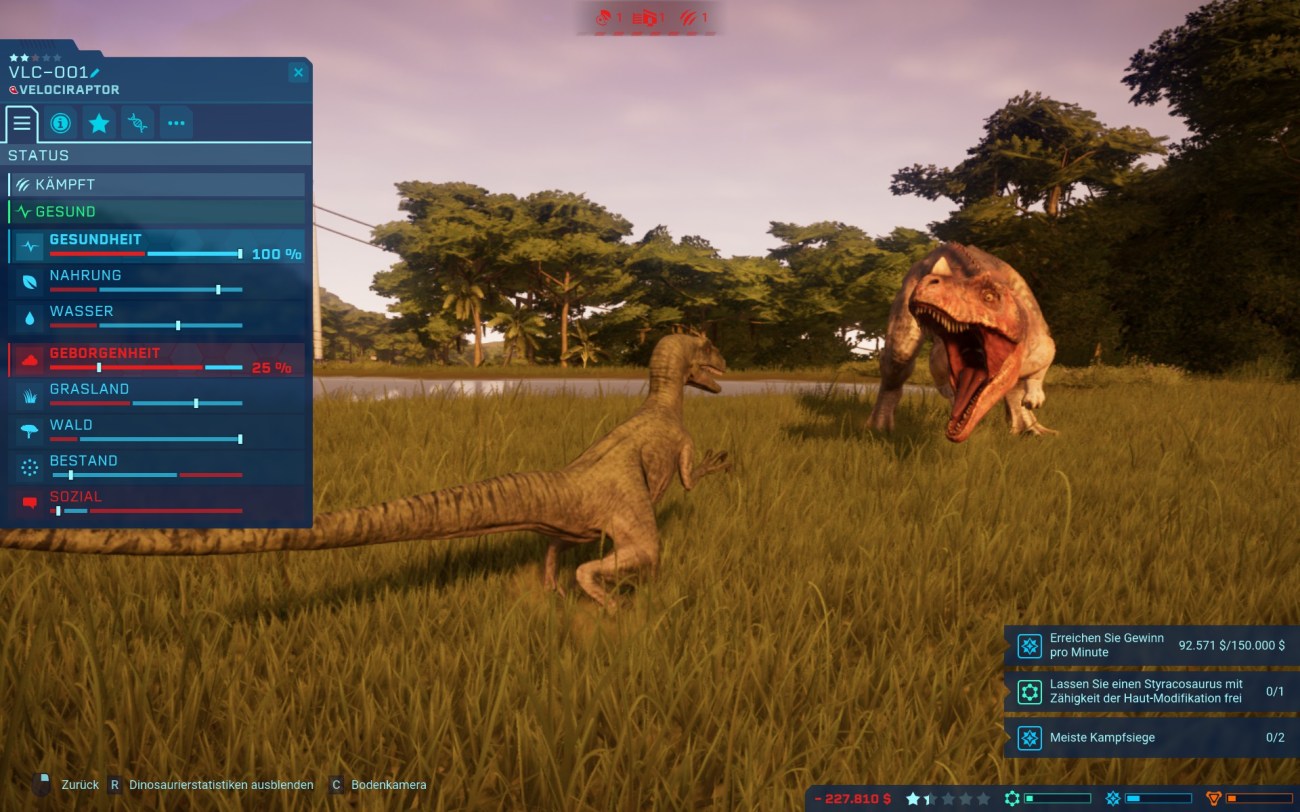Open the star rating tab
Image resolution: width=1300 pixels, height=812 pixels.
click(99, 123)
